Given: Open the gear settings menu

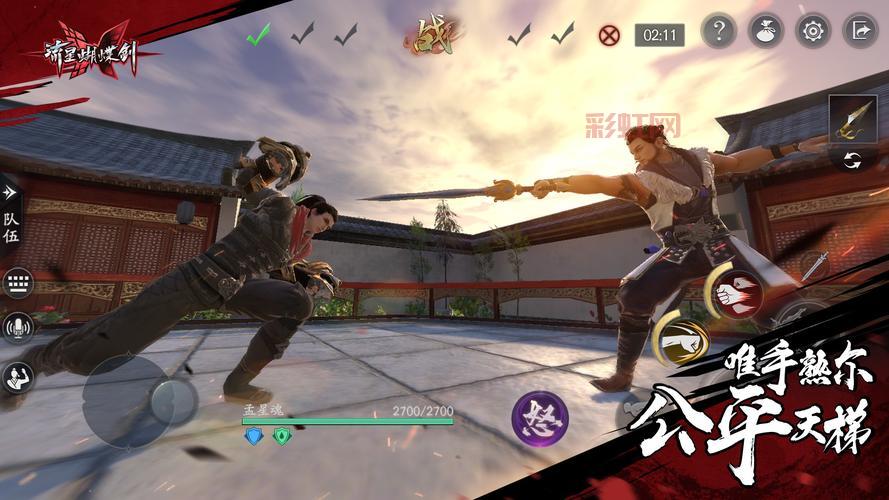Looking at the screenshot, I should [x=813, y=31].
